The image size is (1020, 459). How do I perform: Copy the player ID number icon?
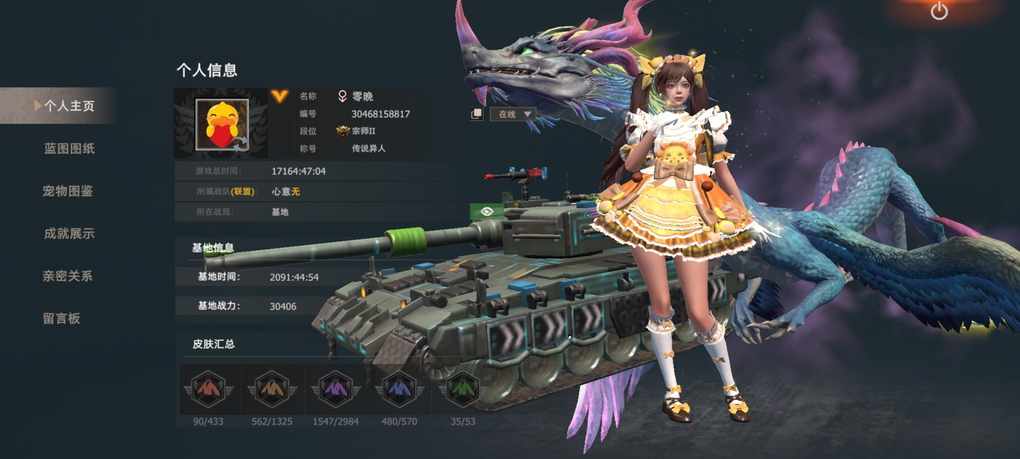[x=477, y=114]
